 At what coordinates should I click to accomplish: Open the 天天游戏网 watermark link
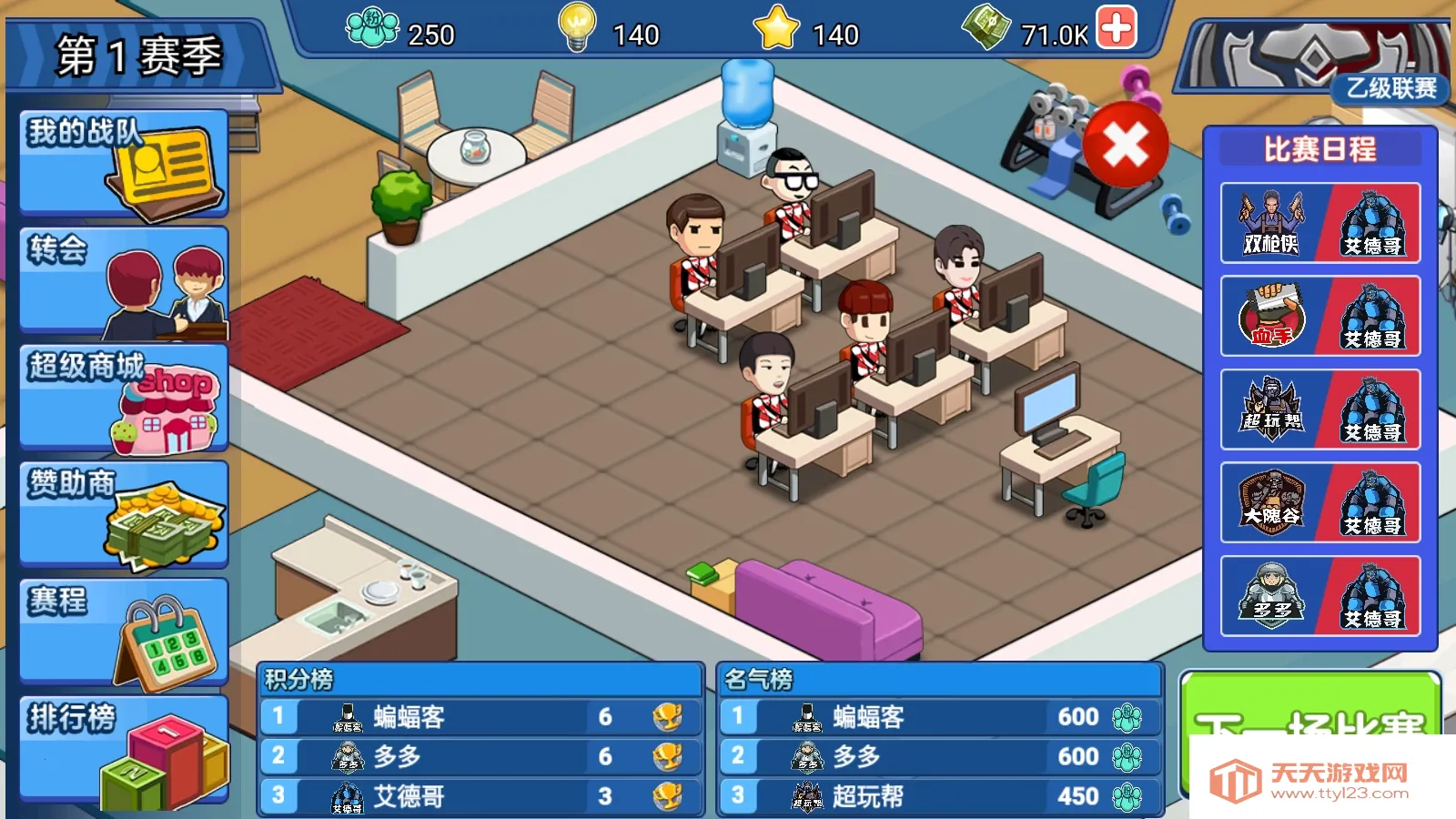click(x=1319, y=780)
